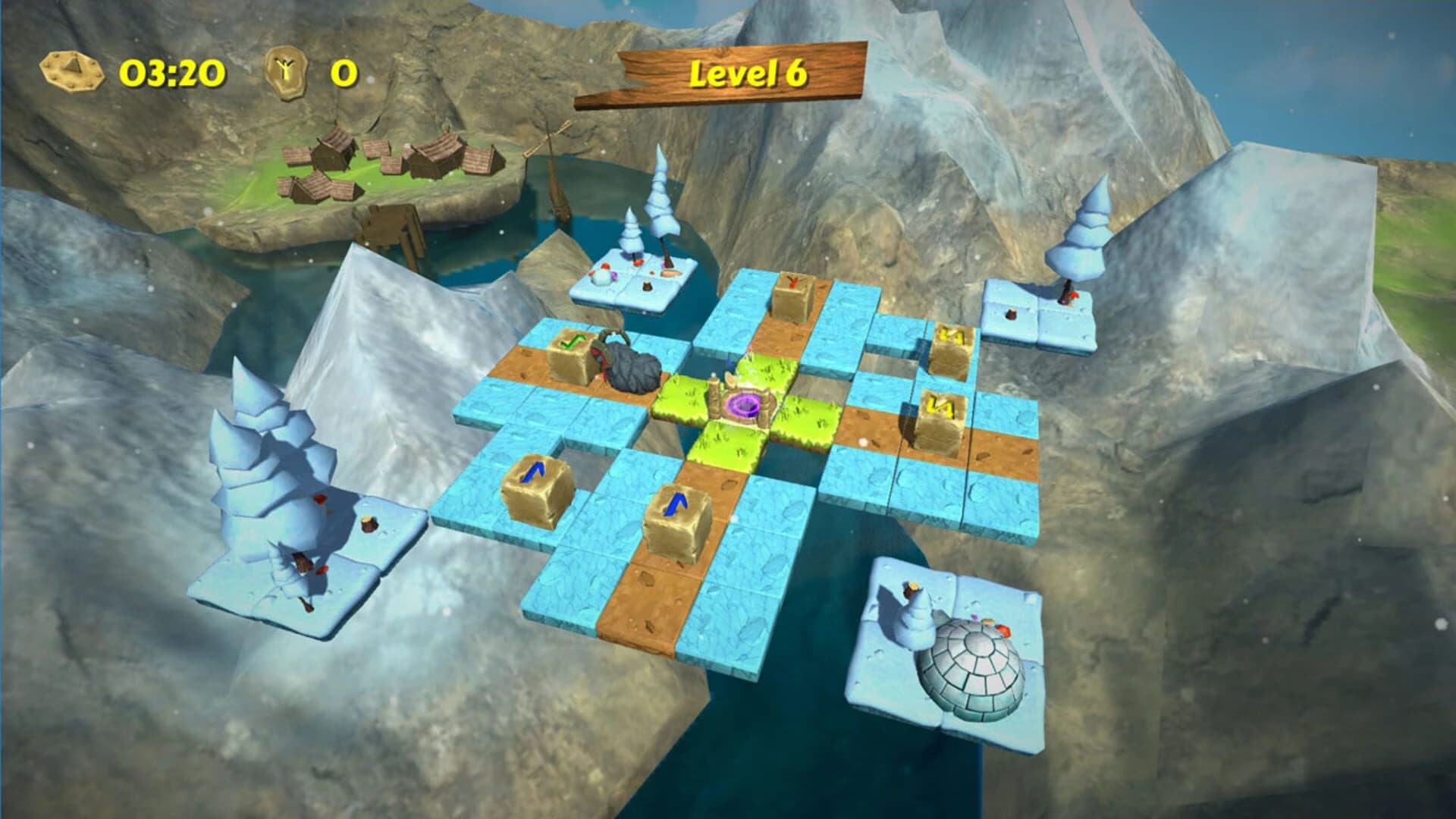Click the snowman on the top-left ice island
This screenshot has height=819, width=1456.
[603, 273]
